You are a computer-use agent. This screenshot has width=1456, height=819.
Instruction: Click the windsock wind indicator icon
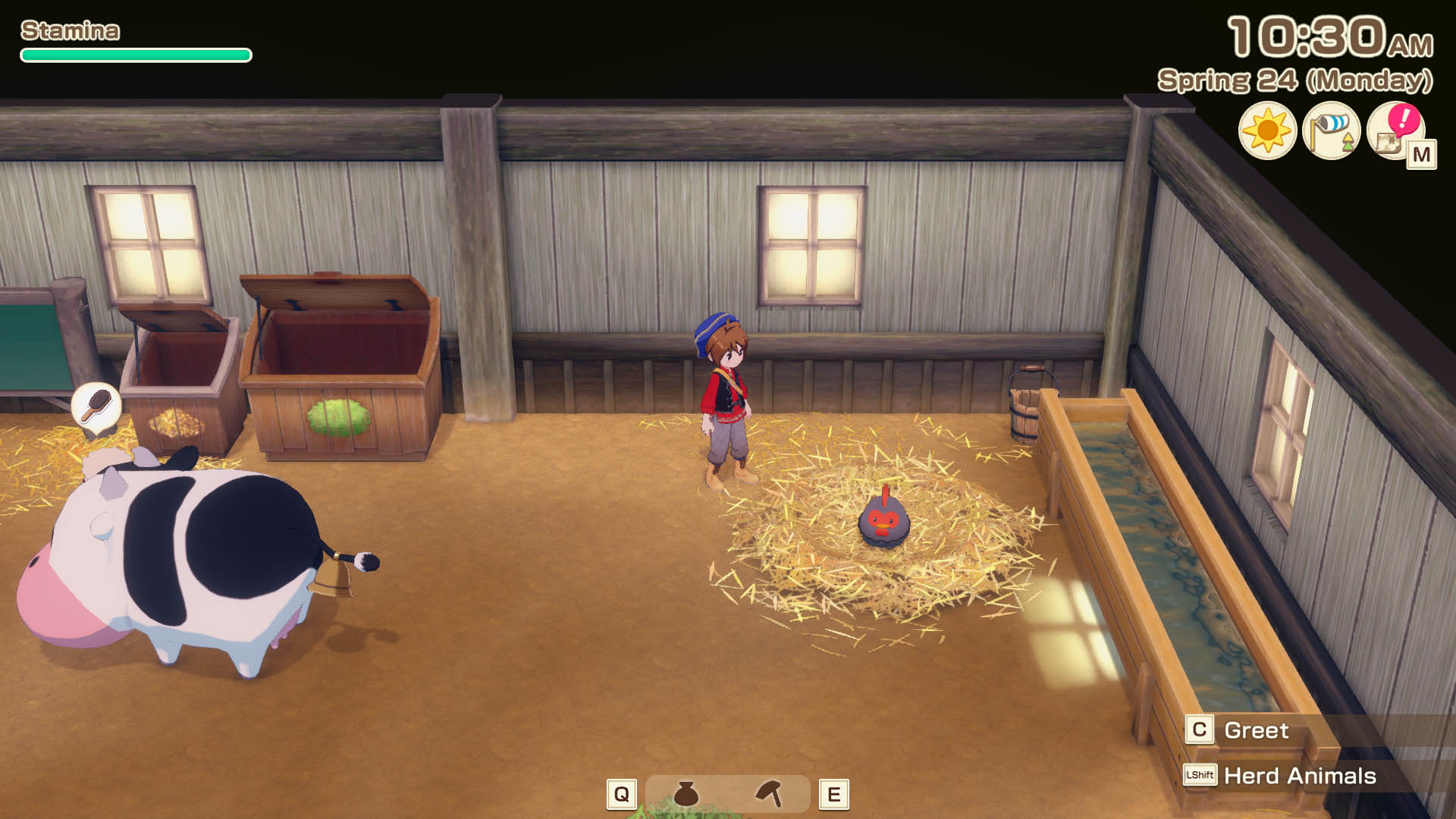[1331, 130]
